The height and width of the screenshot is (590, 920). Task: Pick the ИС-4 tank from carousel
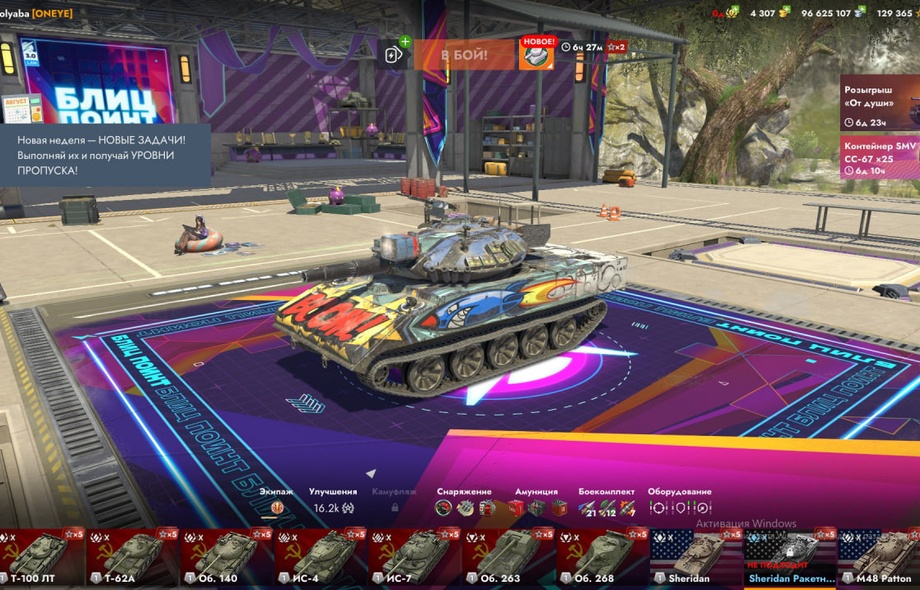tap(321, 557)
